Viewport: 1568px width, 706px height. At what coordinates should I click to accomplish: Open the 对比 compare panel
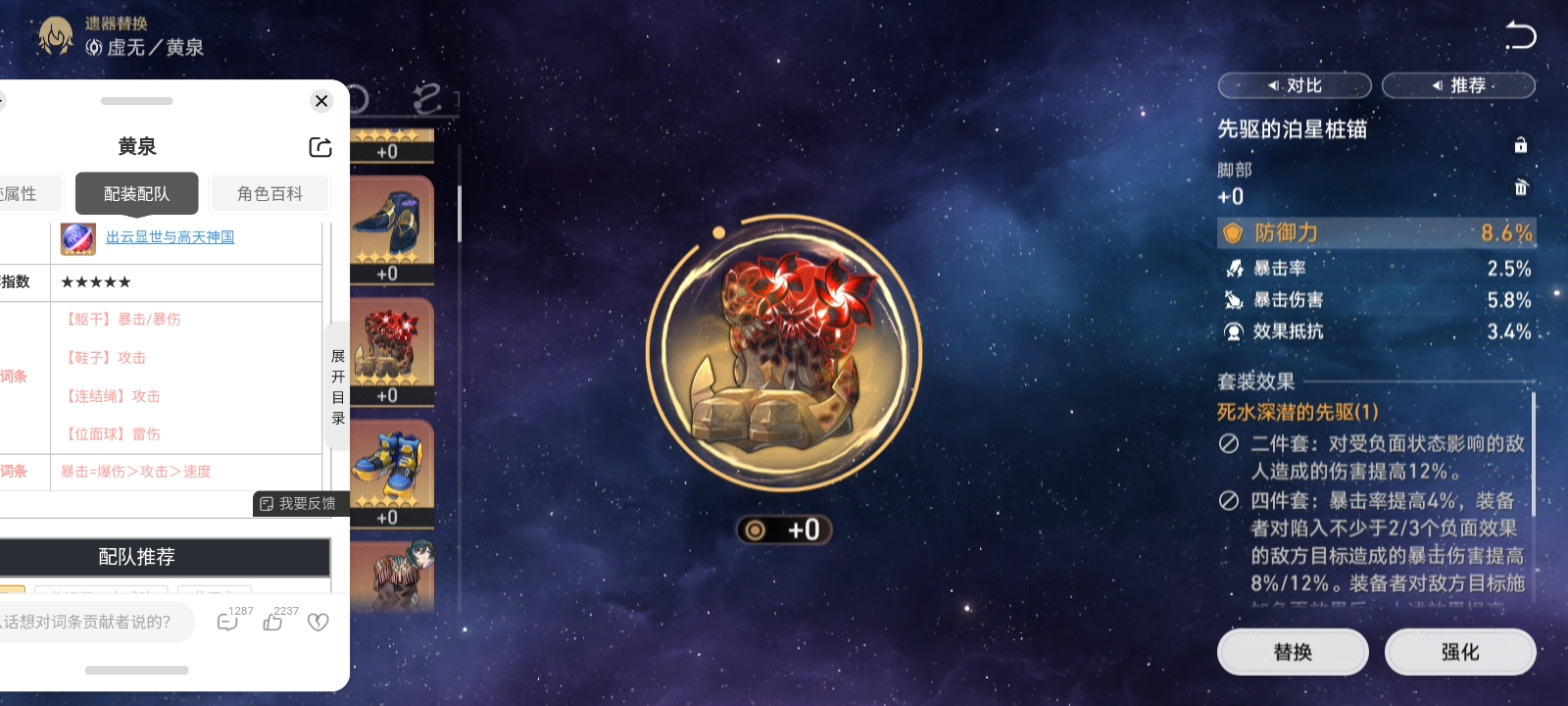coord(1295,85)
